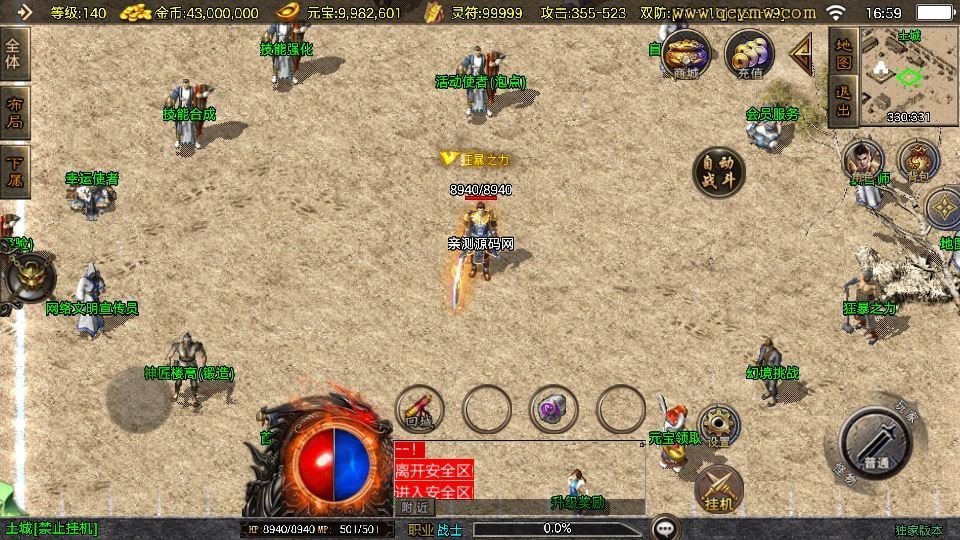Open the chat speech bubble
Viewport: 960px width, 540px height.
665,528
